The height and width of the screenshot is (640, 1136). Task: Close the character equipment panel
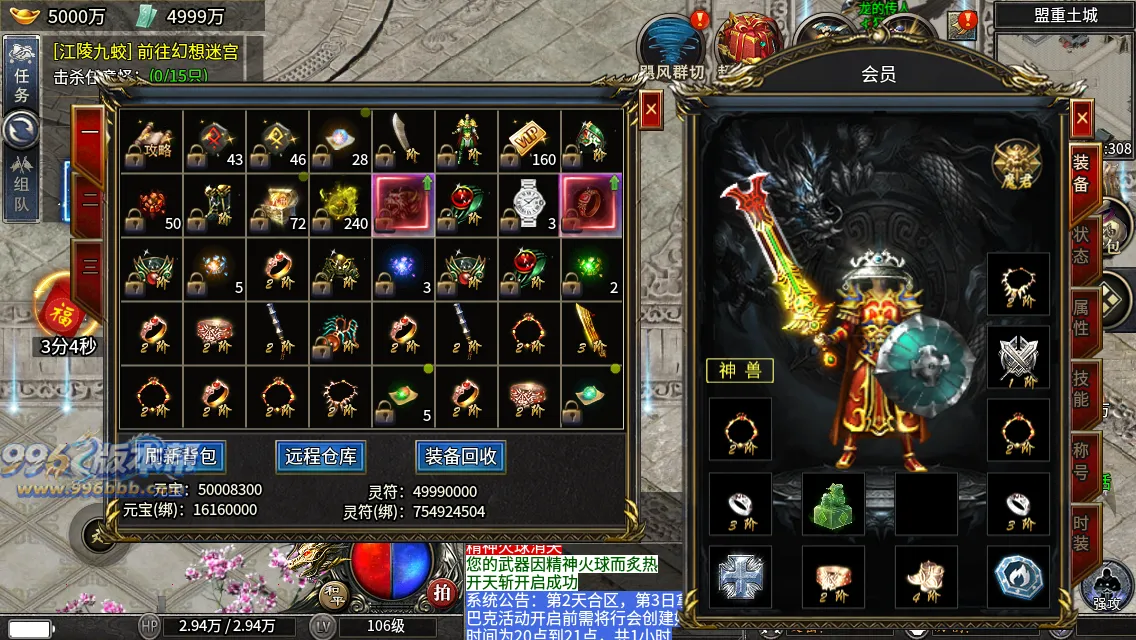1082,118
